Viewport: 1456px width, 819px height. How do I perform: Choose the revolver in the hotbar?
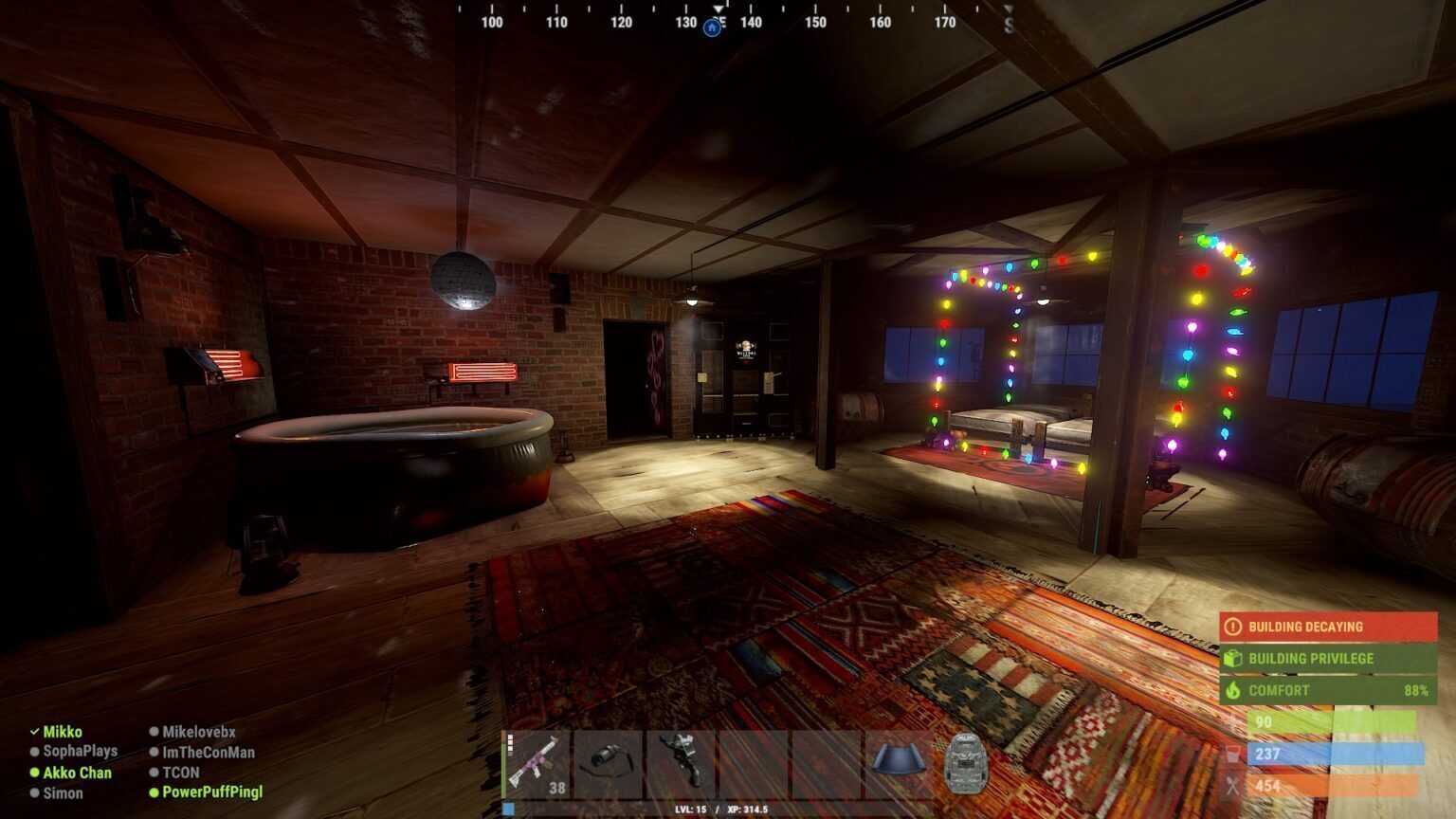click(681, 764)
